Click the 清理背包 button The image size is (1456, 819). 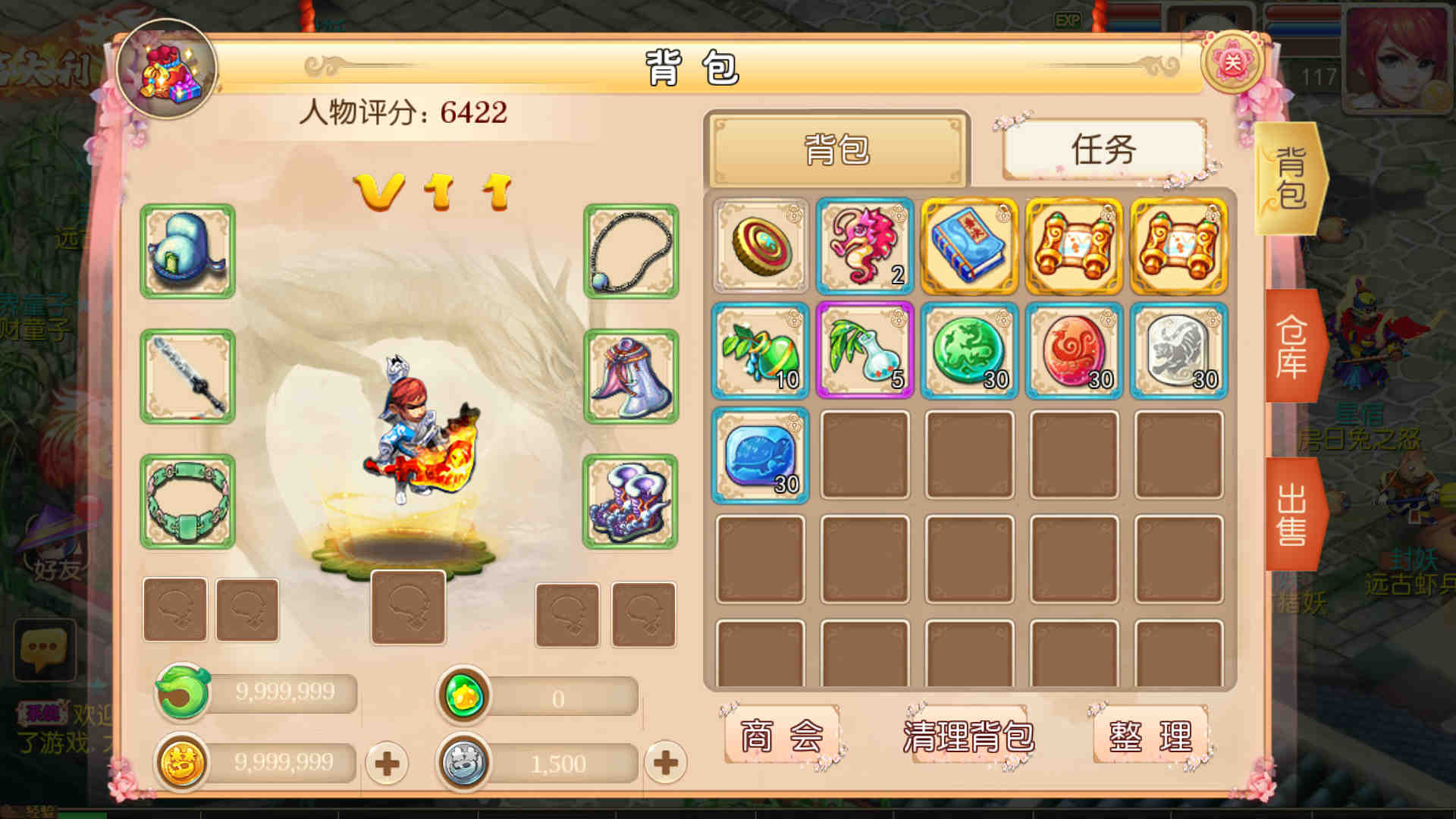[x=968, y=736]
